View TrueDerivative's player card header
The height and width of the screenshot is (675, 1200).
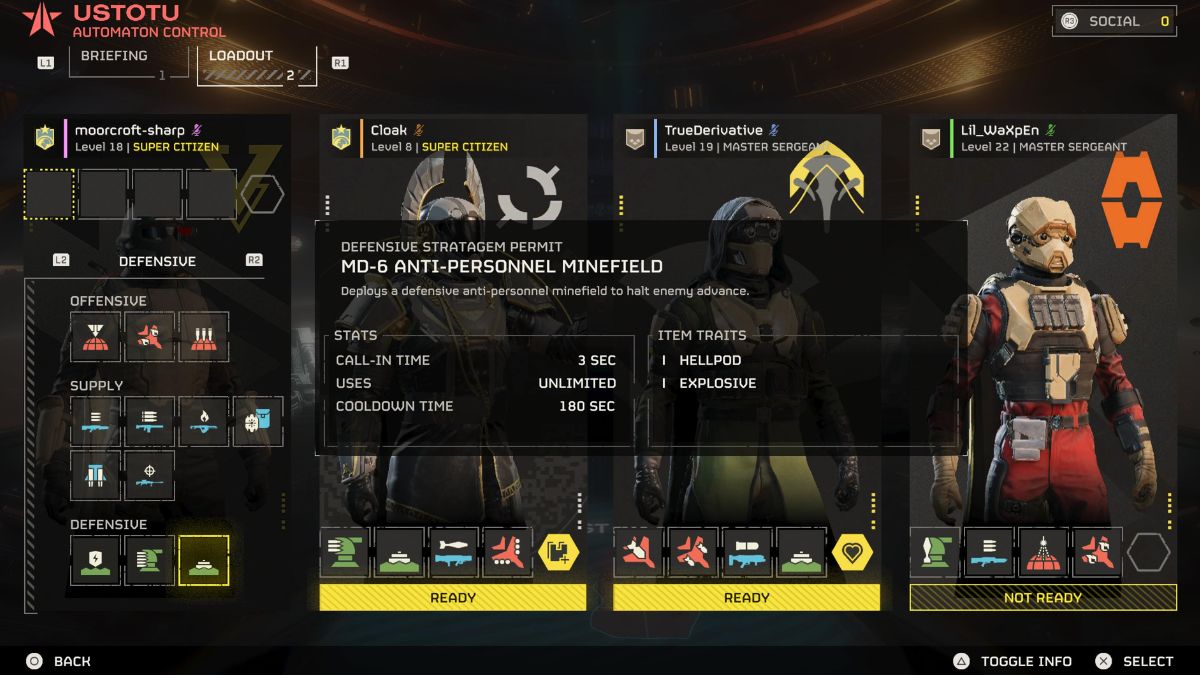pos(713,131)
